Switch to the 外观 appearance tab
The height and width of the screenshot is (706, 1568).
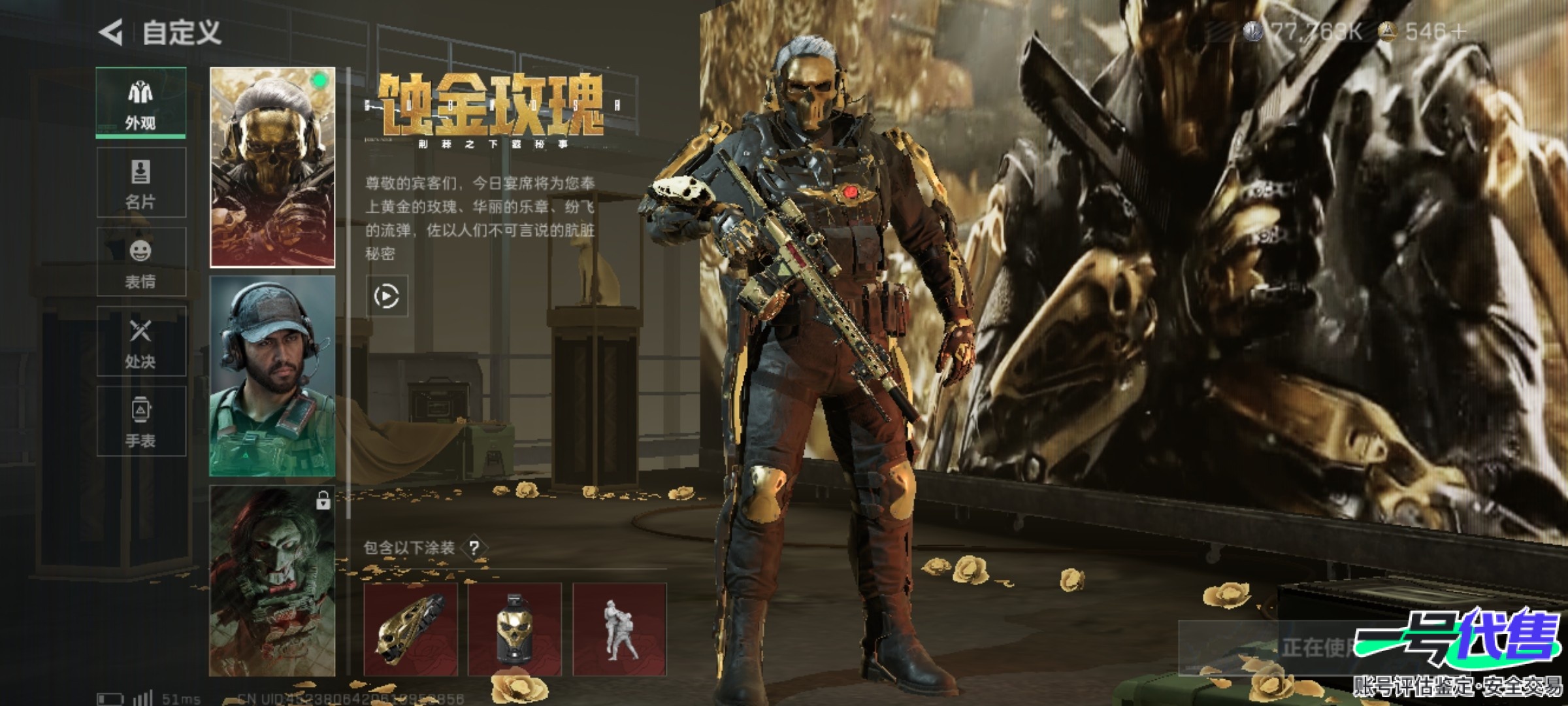141,103
